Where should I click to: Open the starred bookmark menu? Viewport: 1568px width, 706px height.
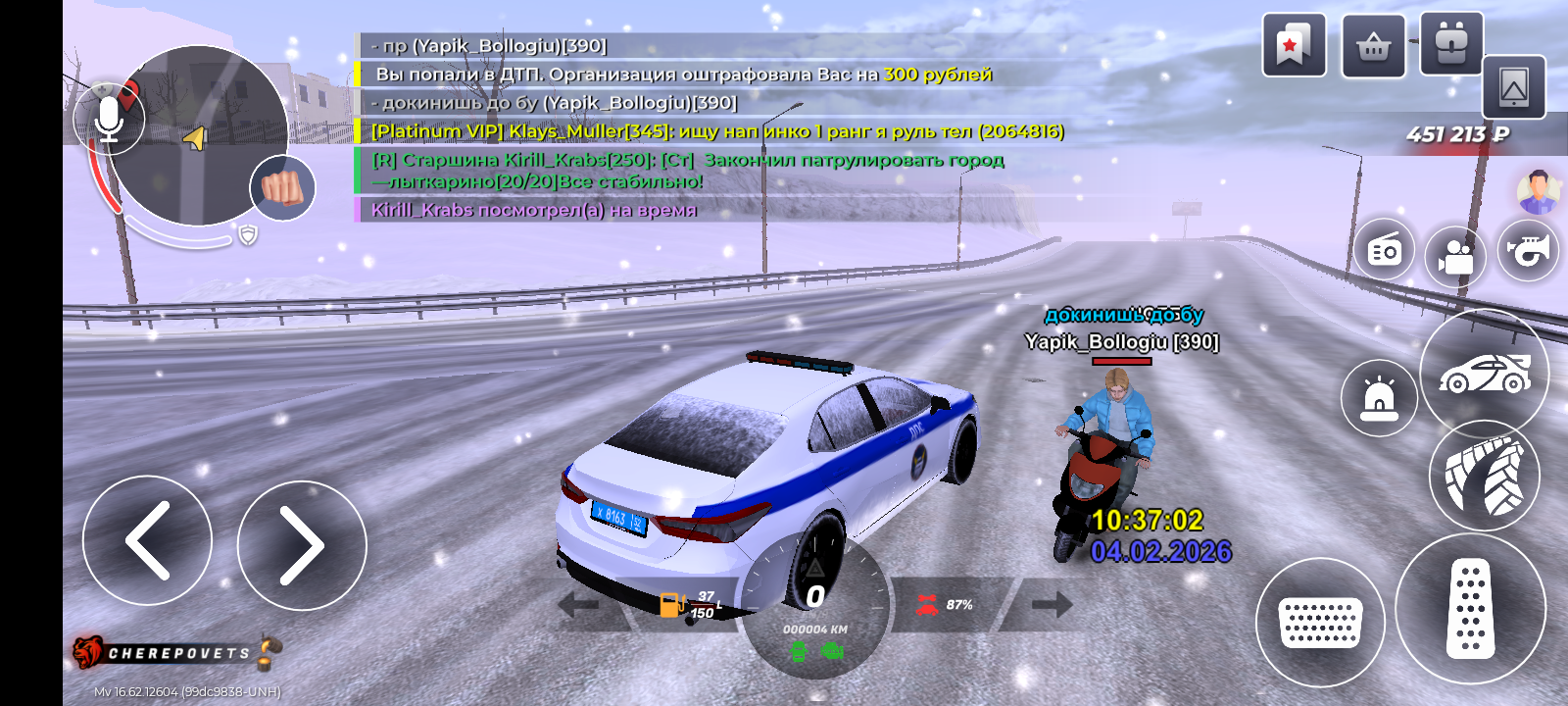point(1294,45)
